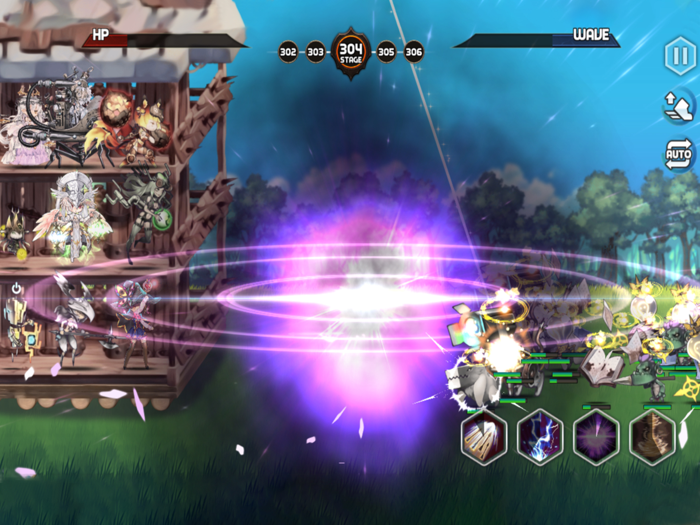Click the power icon above the robot
The image size is (700, 525).
[x=17, y=288]
